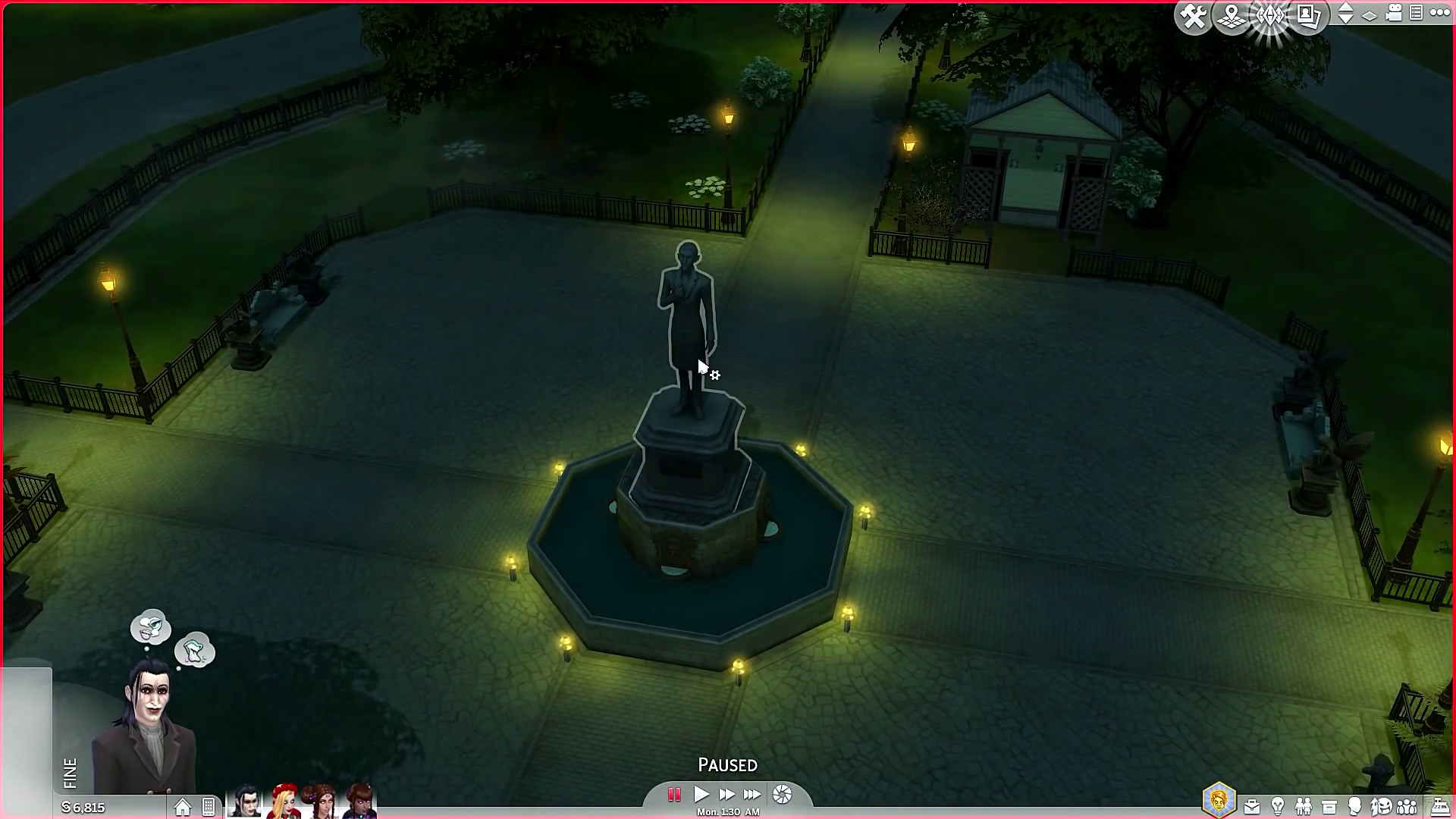
Task: Open the Inventory box panel
Action: click(x=1329, y=806)
